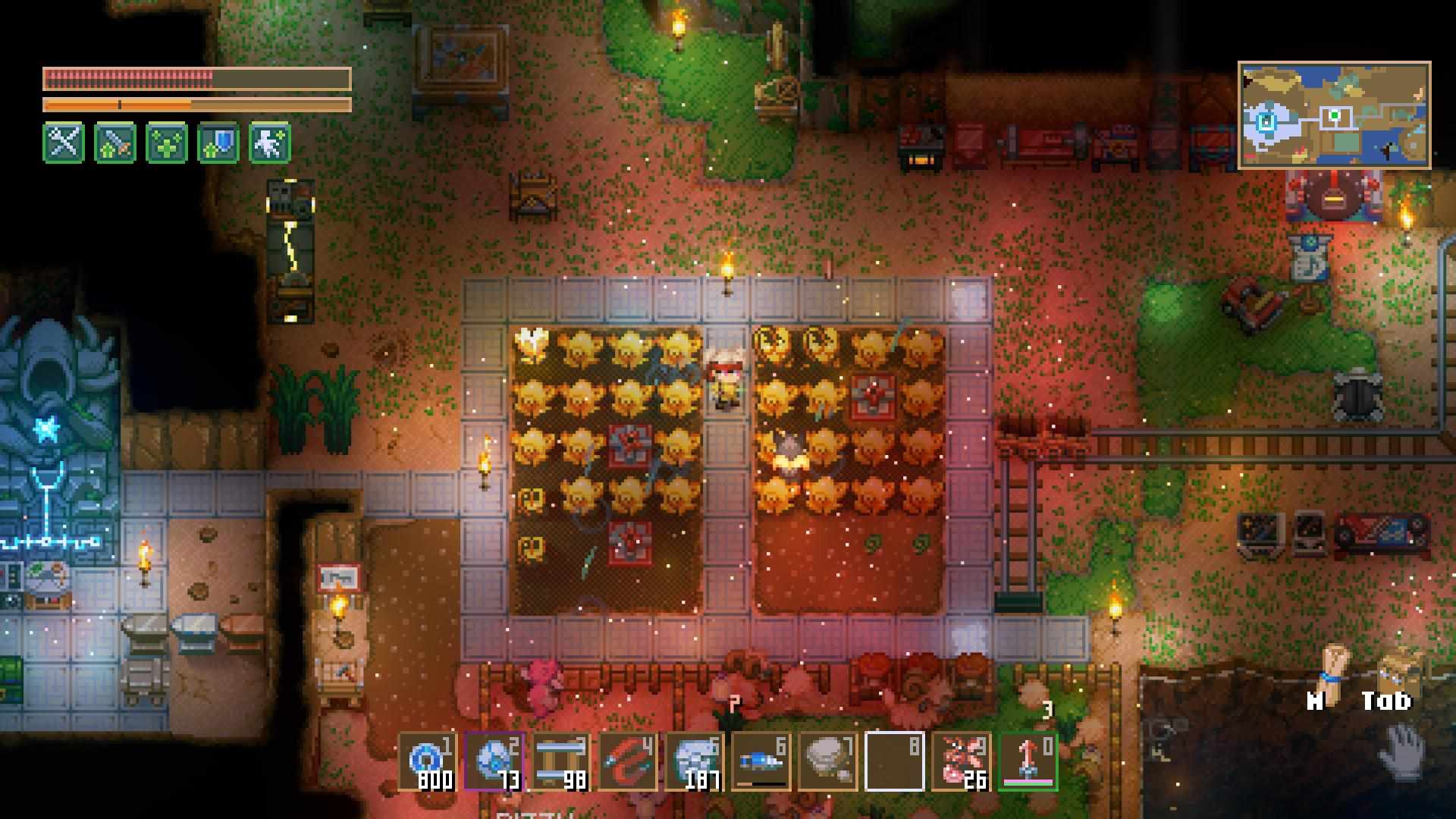Inspect the blue shield defense buff
The height and width of the screenshot is (819, 1456).
tap(218, 142)
